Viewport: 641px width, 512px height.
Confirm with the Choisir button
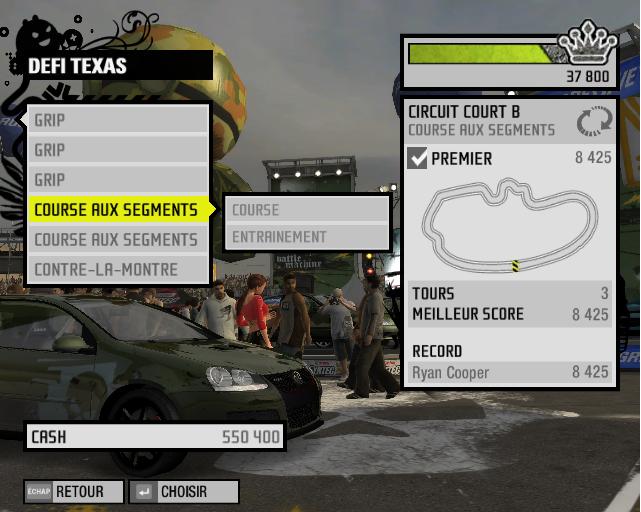click(185, 492)
